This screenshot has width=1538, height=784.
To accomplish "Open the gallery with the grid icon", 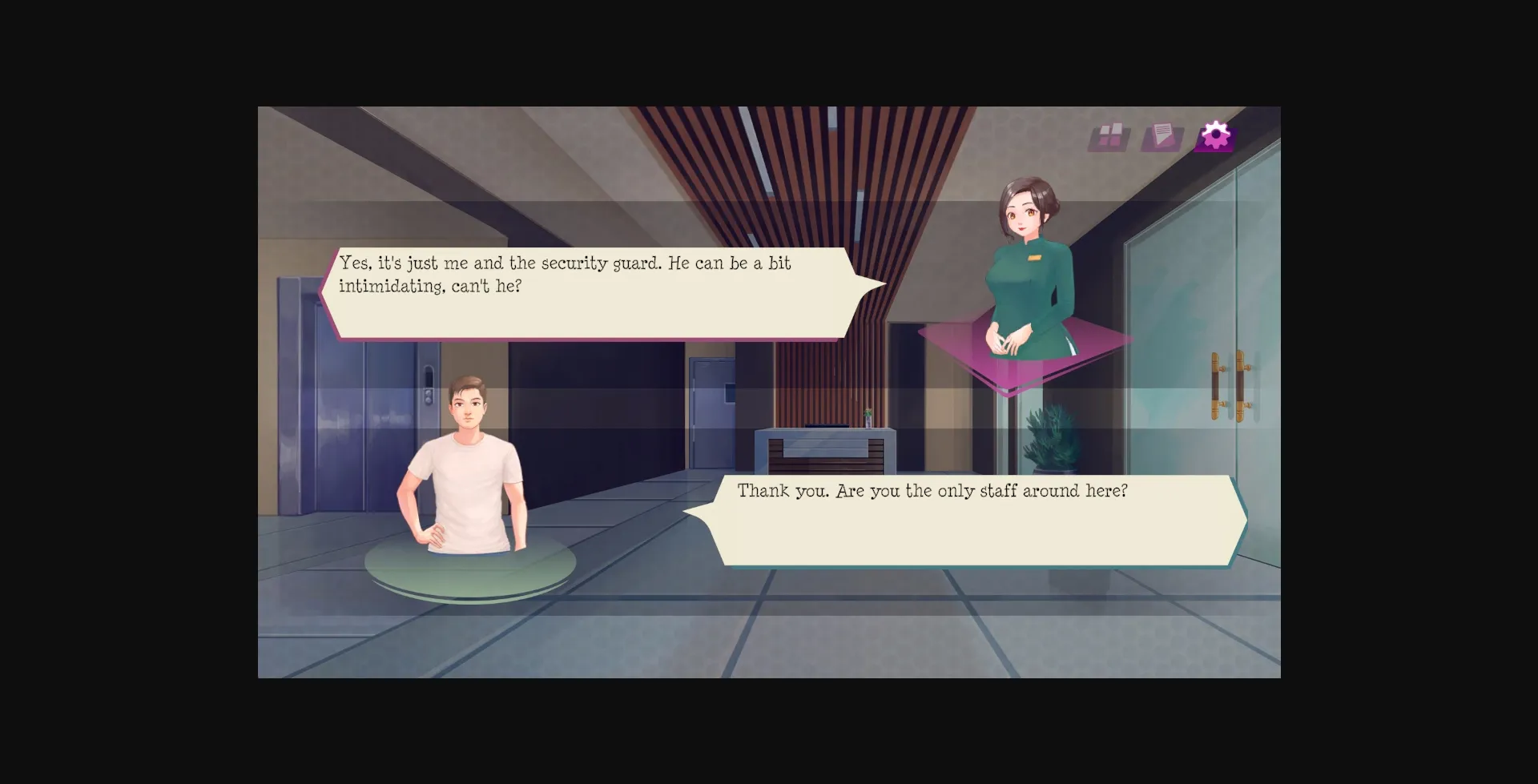I will [1112, 136].
